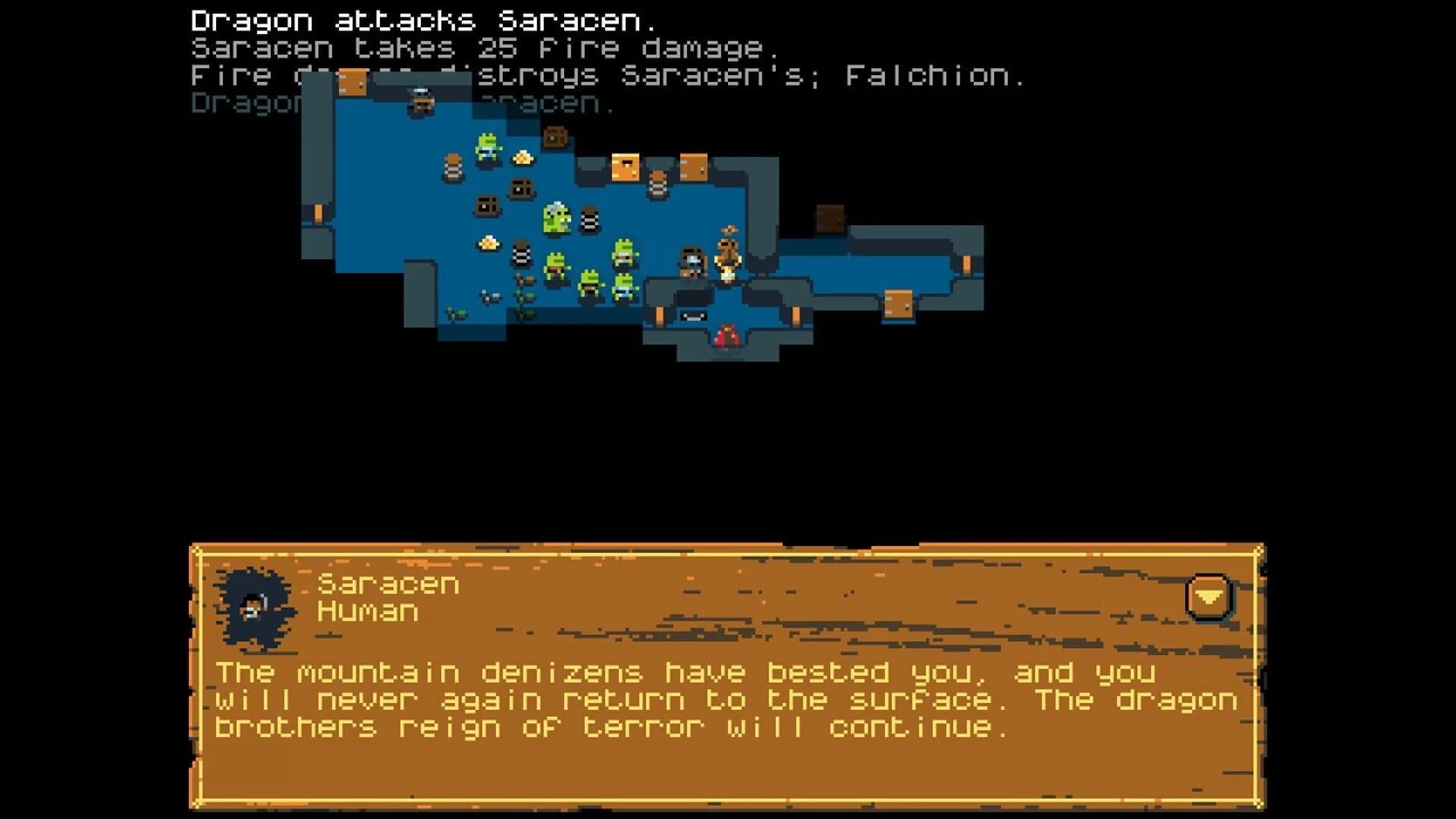Select the gold pile on the cave floor
This screenshot has height=819, width=1456.
point(488,243)
